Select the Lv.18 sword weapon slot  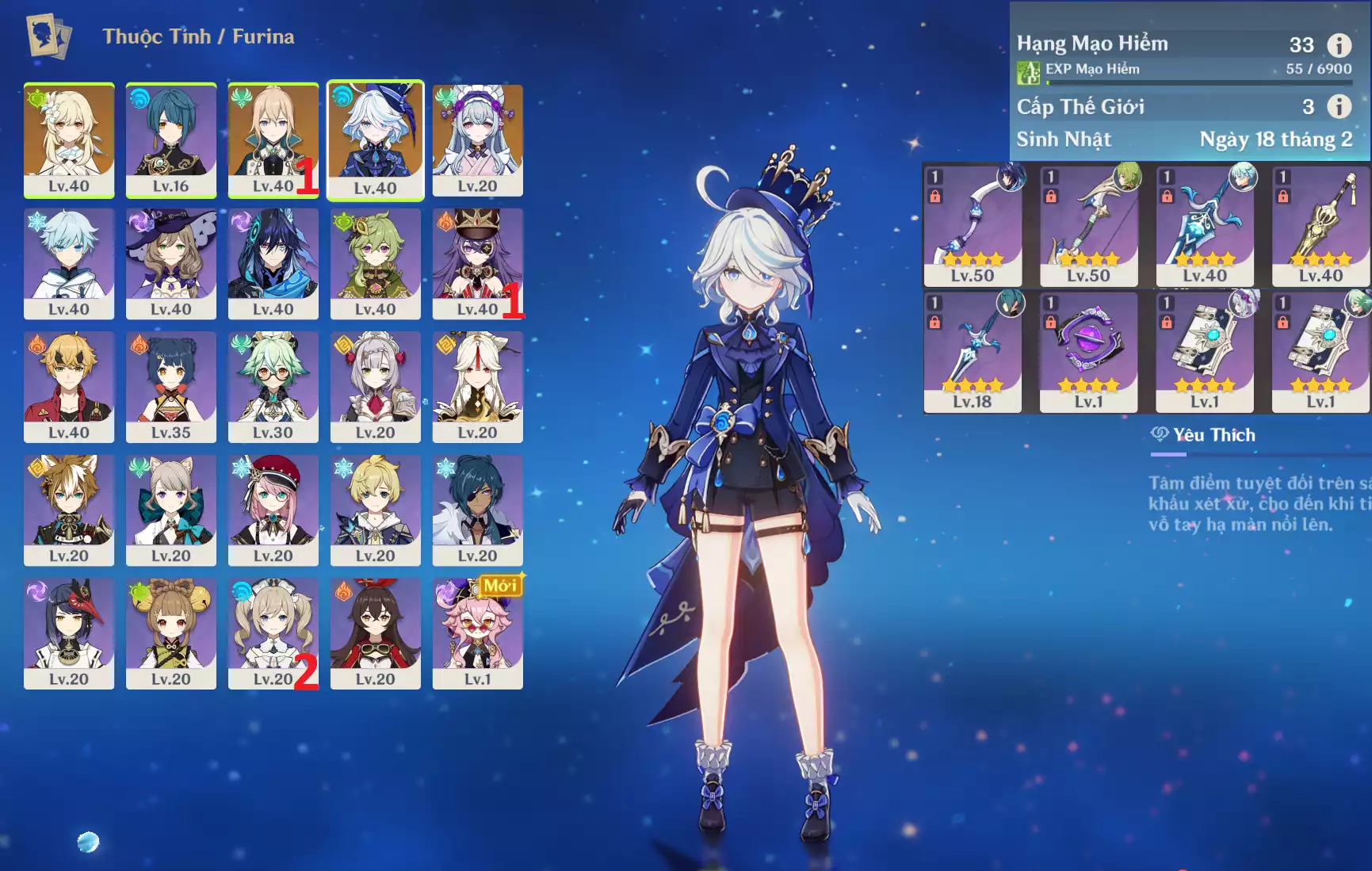click(x=973, y=351)
